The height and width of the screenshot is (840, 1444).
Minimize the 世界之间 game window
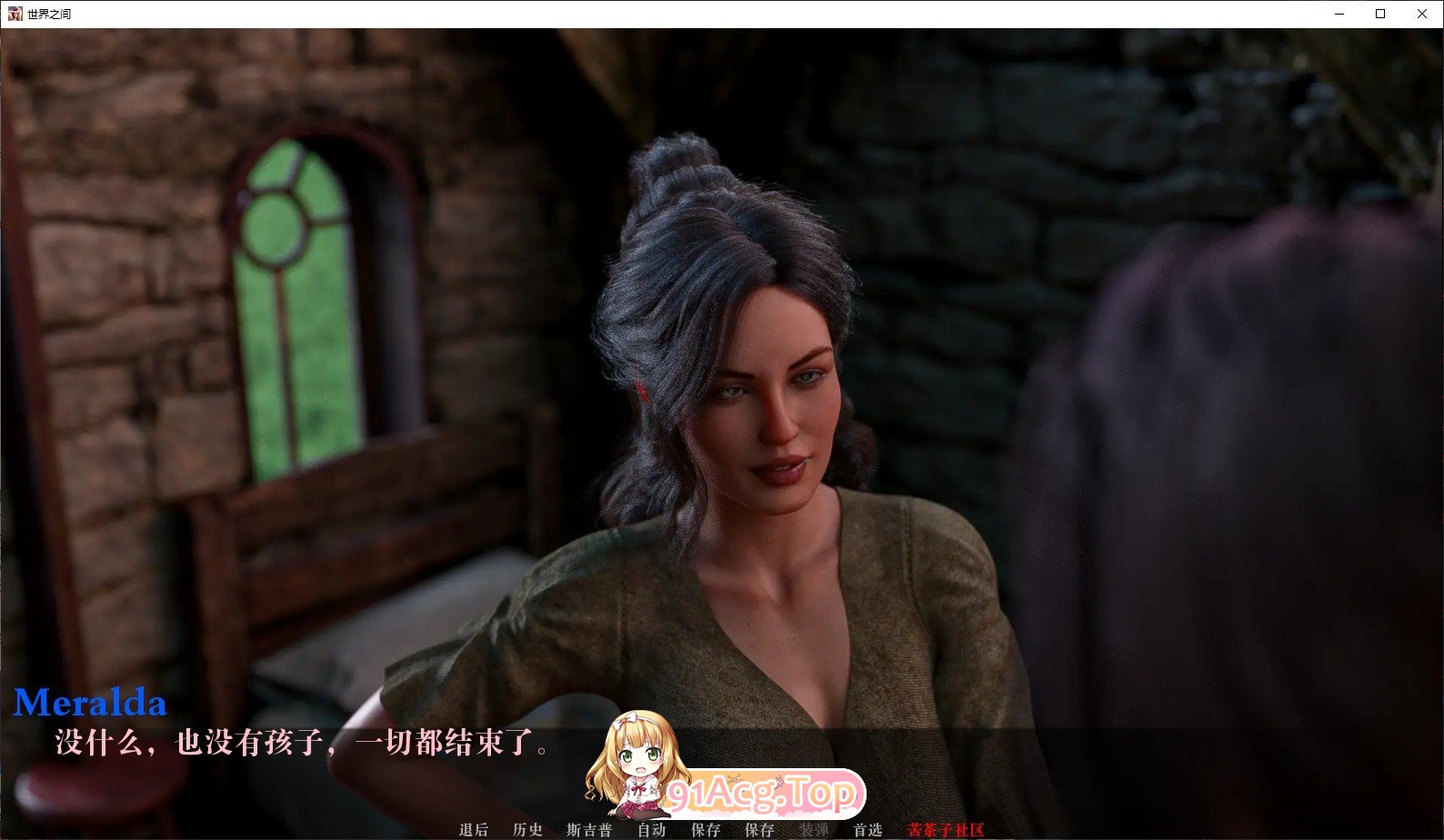1338,14
